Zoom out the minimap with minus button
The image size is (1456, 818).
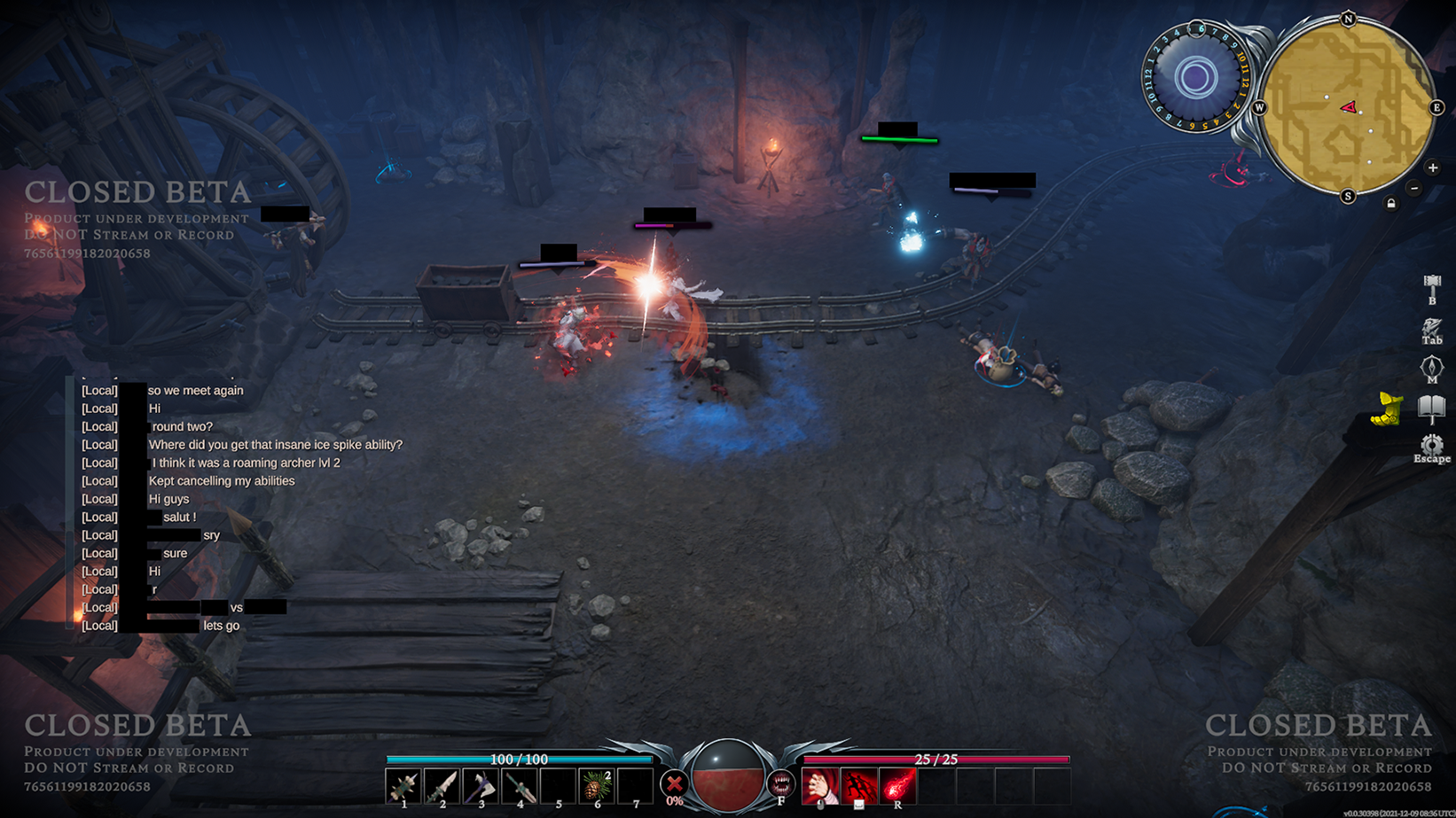click(x=1414, y=188)
